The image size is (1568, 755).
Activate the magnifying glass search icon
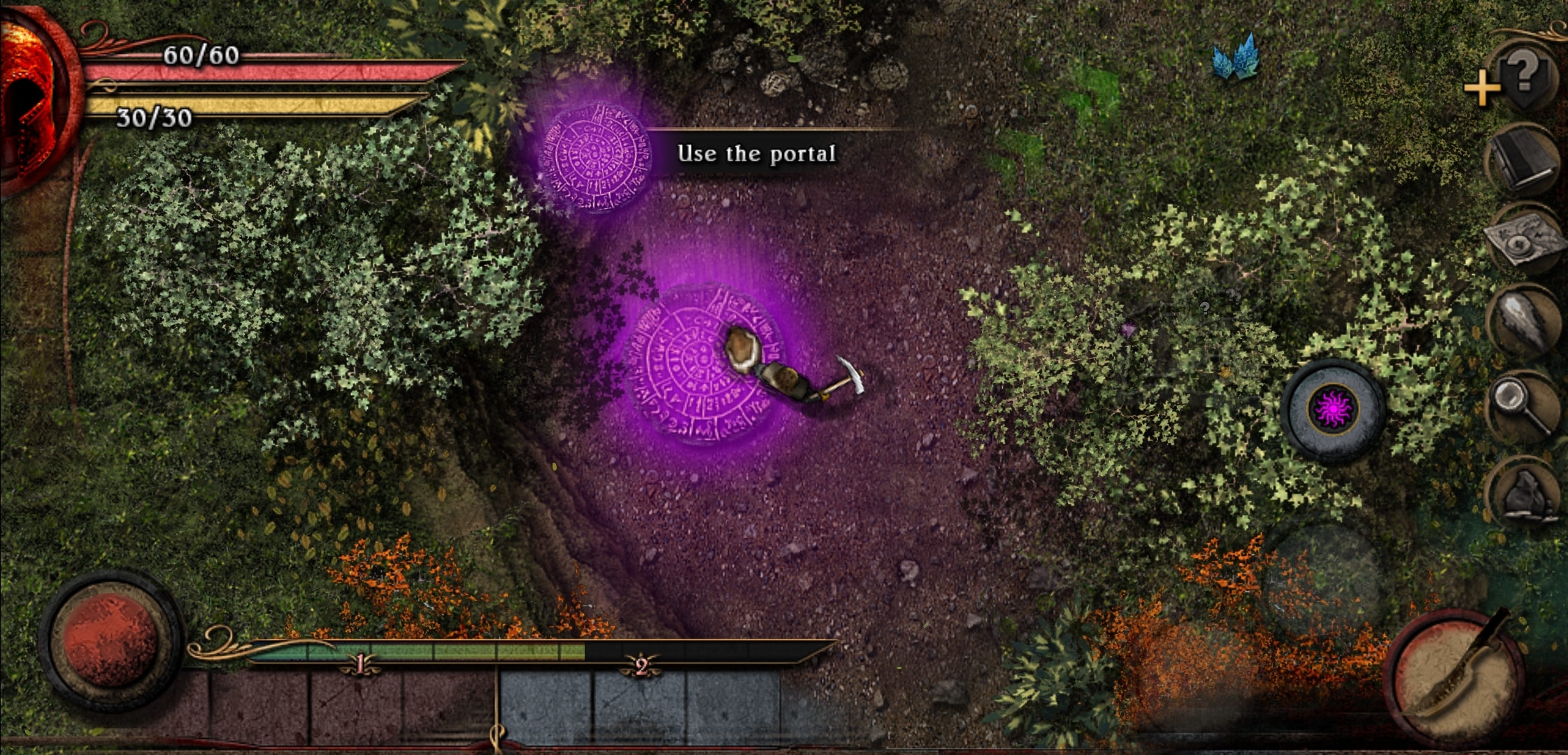pyautogui.click(x=1523, y=405)
